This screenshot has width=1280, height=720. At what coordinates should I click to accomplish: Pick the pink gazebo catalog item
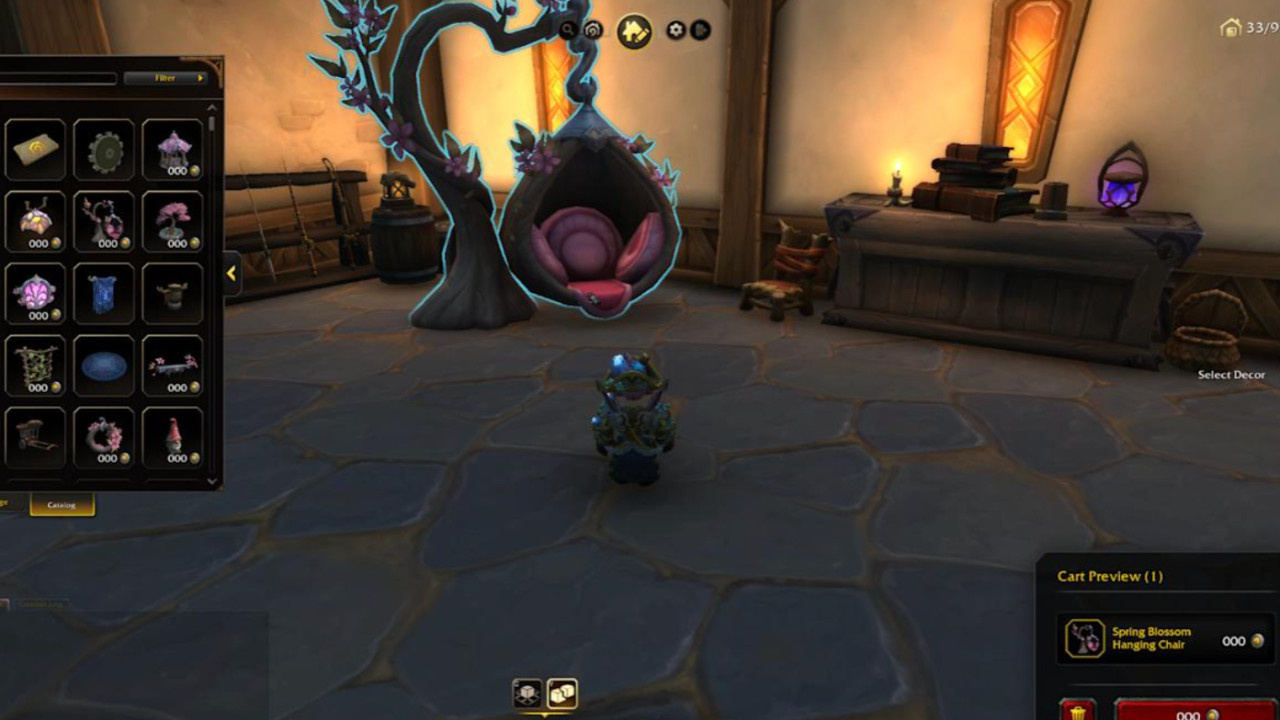coord(173,150)
